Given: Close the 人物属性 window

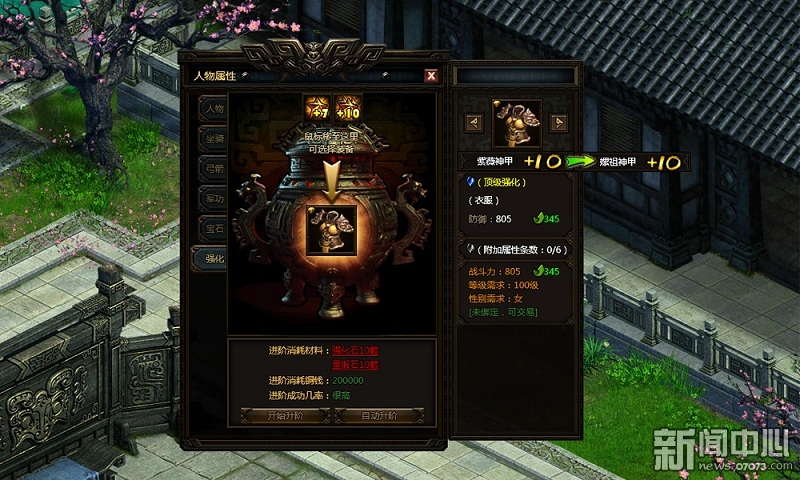Looking at the screenshot, I should [x=431, y=75].
